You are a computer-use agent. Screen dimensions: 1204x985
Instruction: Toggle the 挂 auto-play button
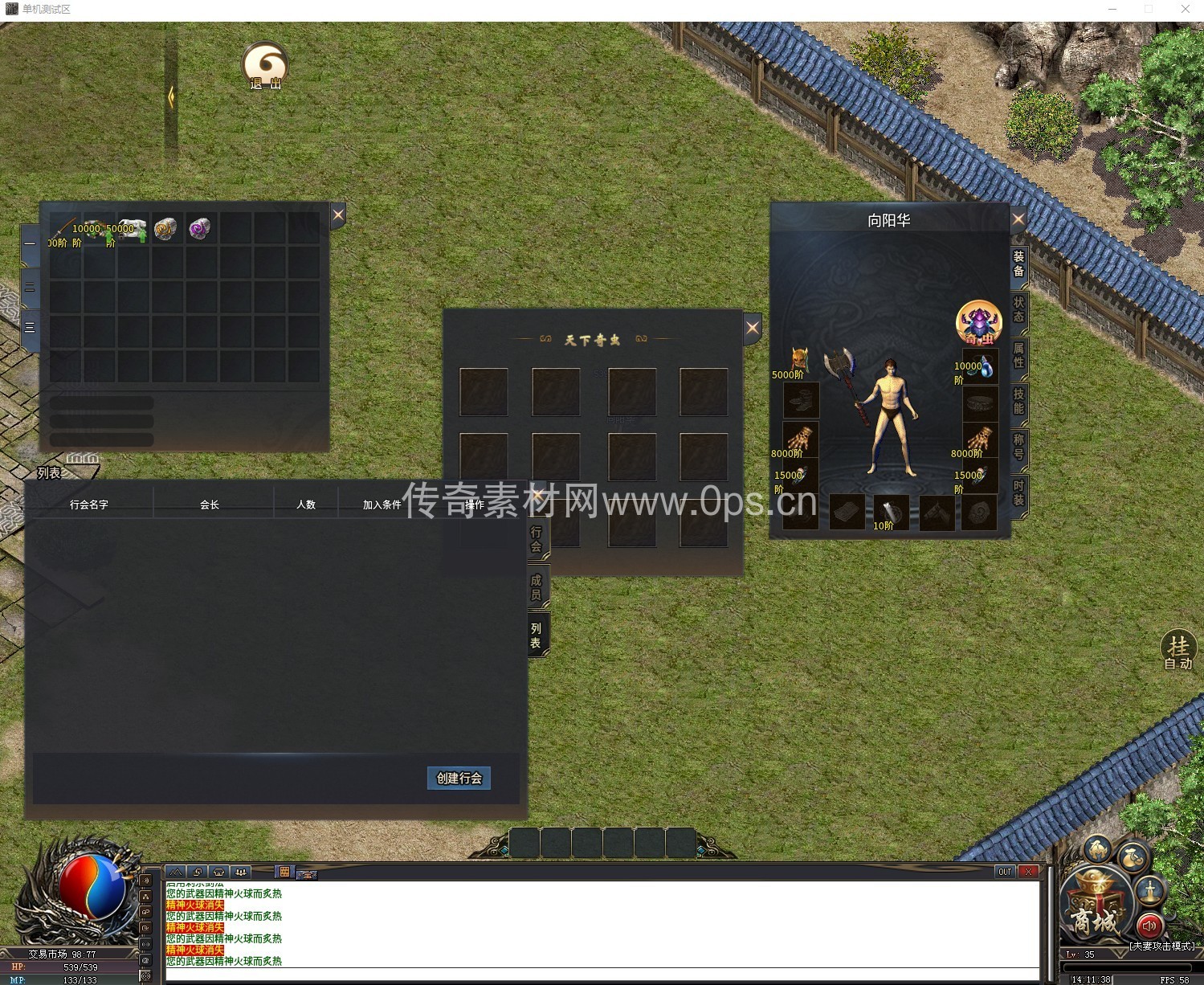(x=1178, y=650)
